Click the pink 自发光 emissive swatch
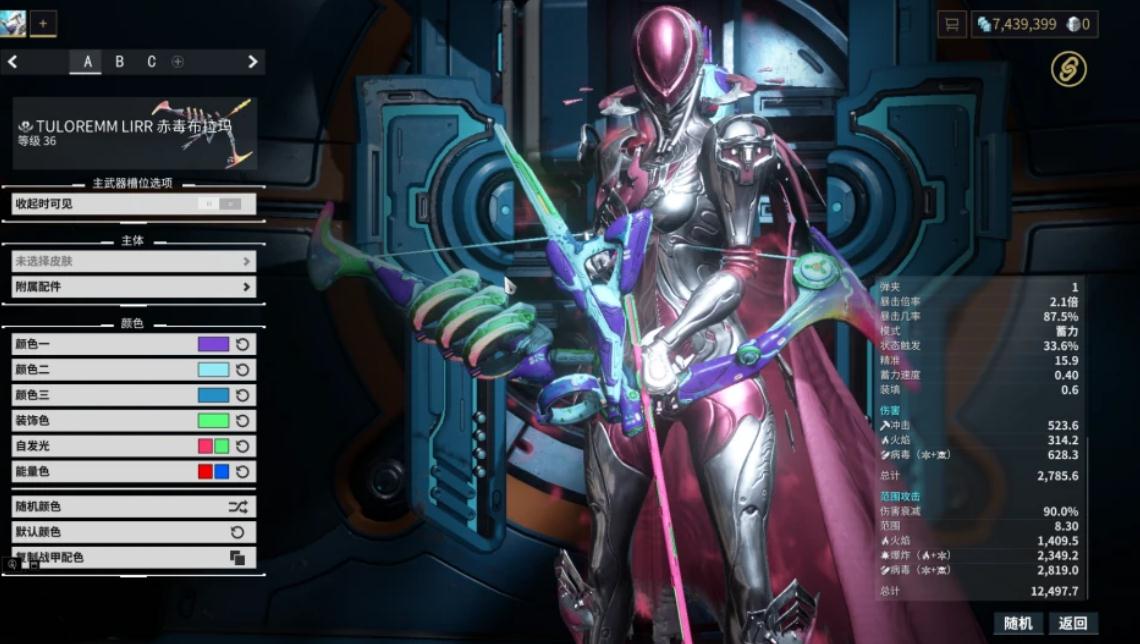Viewport: 1140px width, 644px height. click(205, 446)
